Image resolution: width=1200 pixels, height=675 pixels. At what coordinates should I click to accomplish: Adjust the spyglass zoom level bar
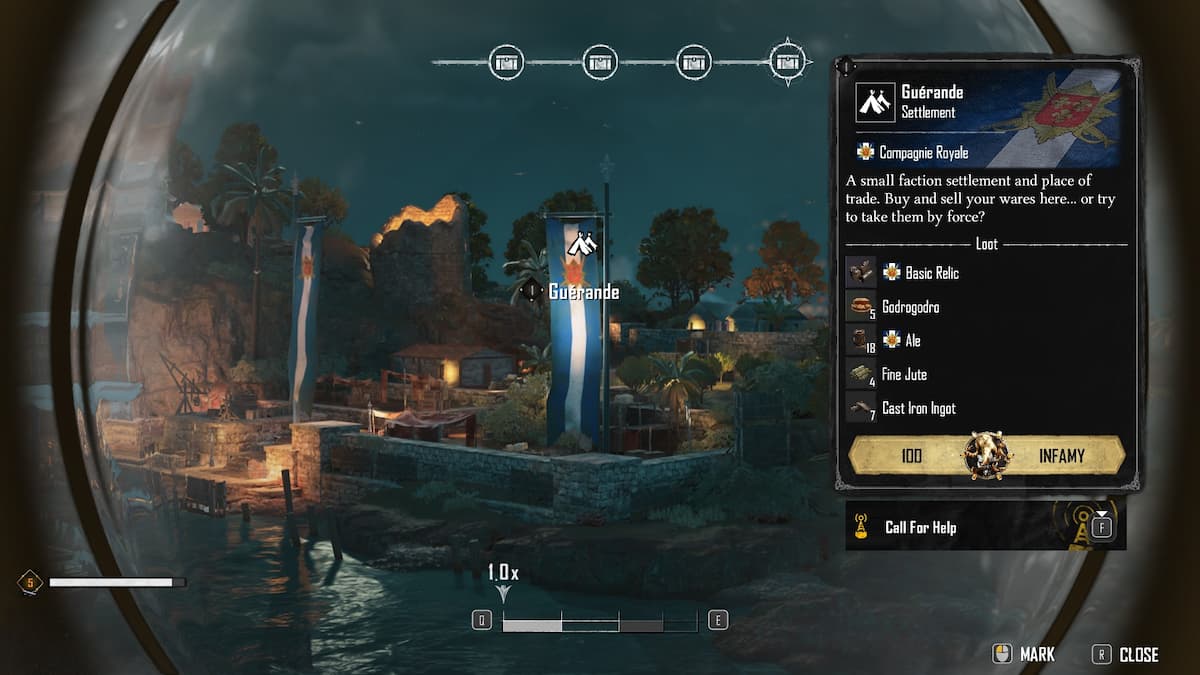click(x=599, y=623)
